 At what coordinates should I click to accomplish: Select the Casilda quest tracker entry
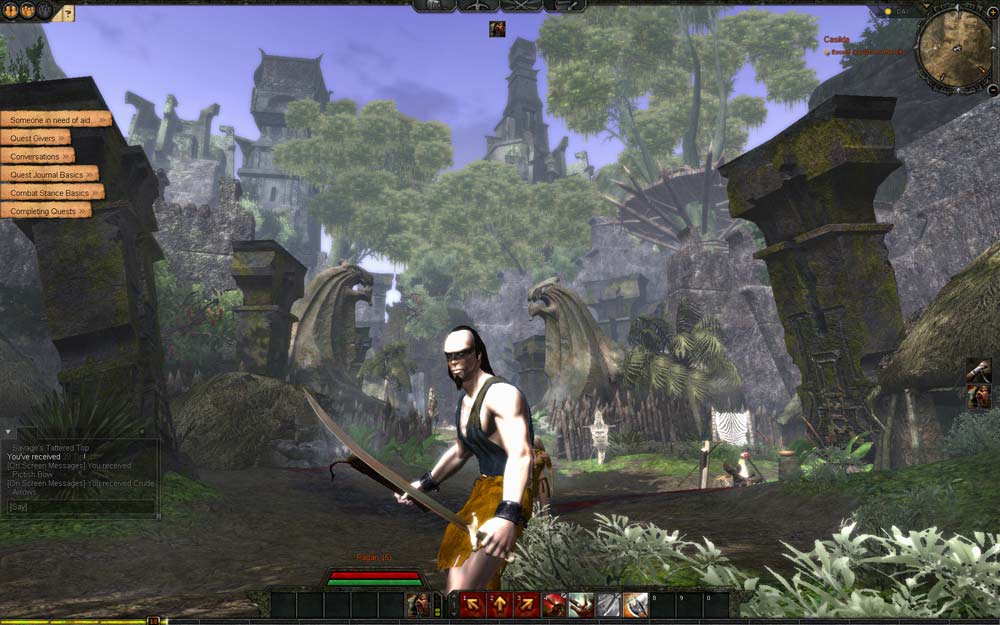click(x=836, y=40)
